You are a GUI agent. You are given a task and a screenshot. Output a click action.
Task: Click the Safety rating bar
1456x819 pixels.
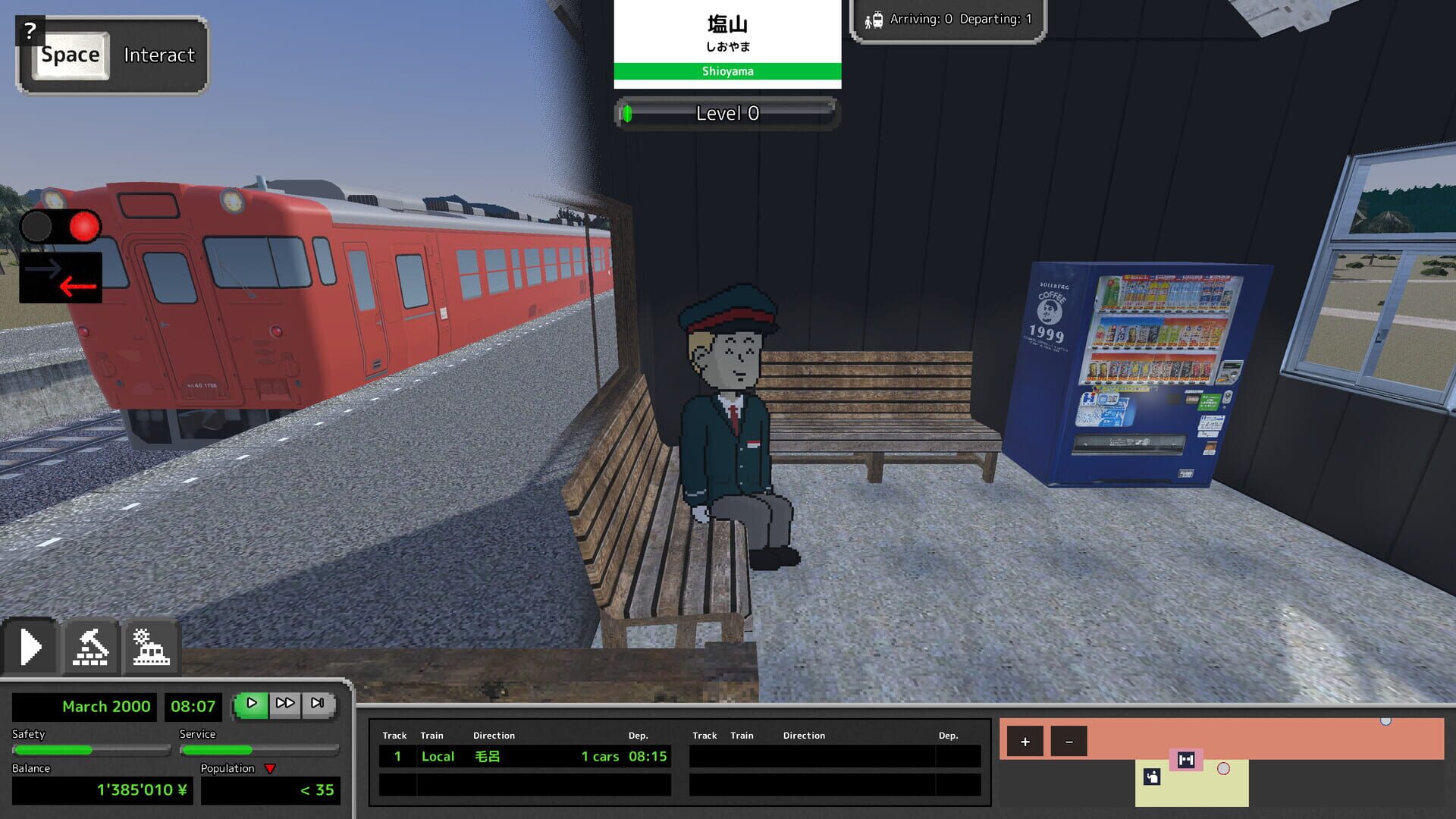tap(91, 750)
